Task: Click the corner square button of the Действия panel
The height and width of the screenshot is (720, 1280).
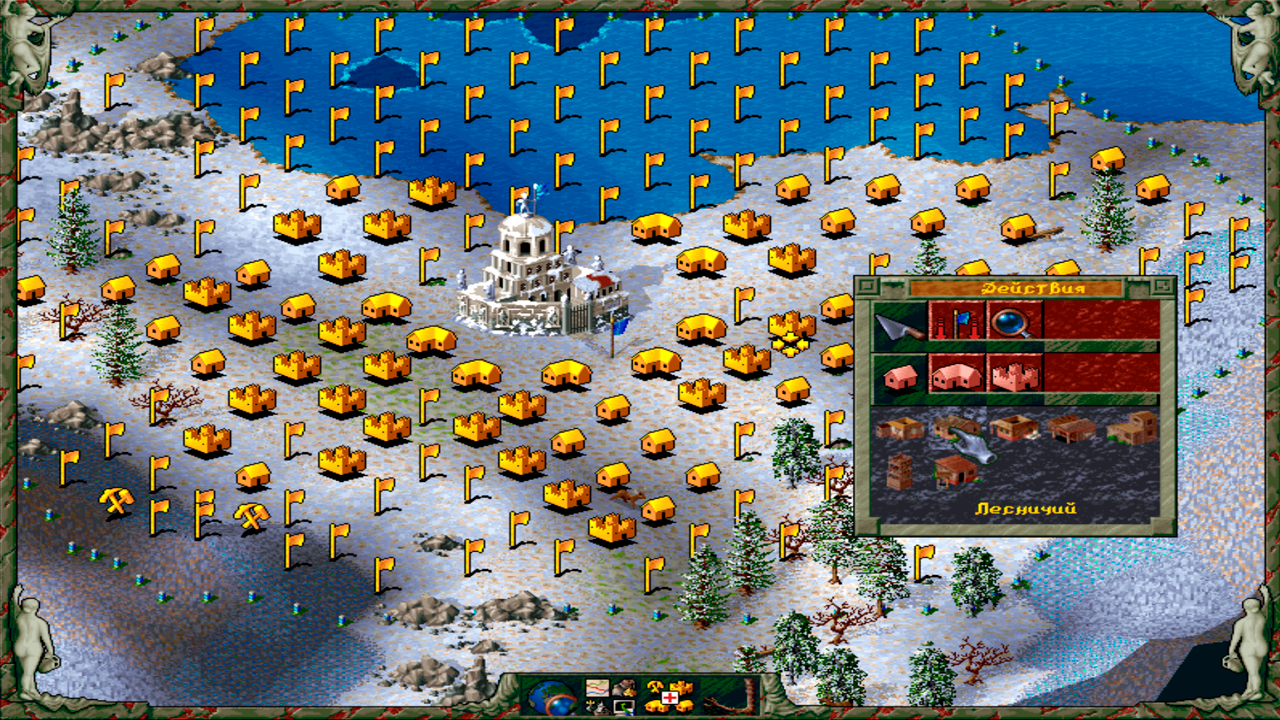Action: click(x=866, y=286)
